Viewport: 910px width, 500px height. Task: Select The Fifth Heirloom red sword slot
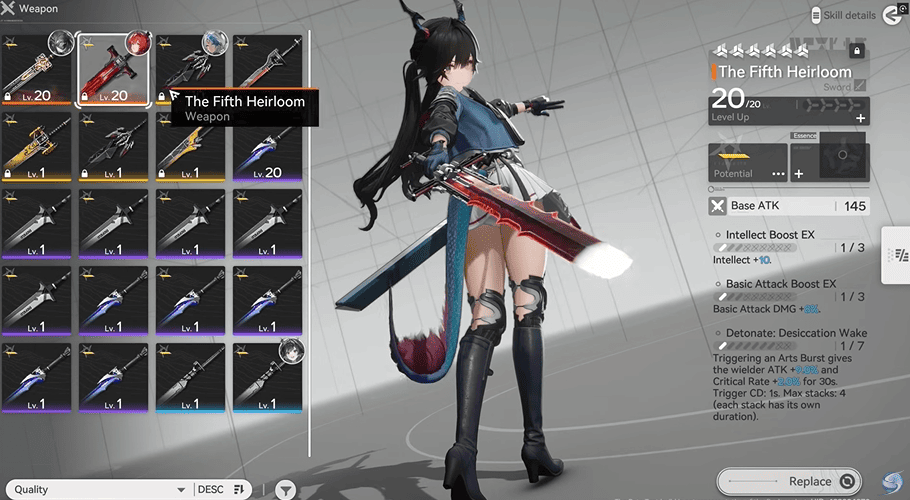coord(113,70)
